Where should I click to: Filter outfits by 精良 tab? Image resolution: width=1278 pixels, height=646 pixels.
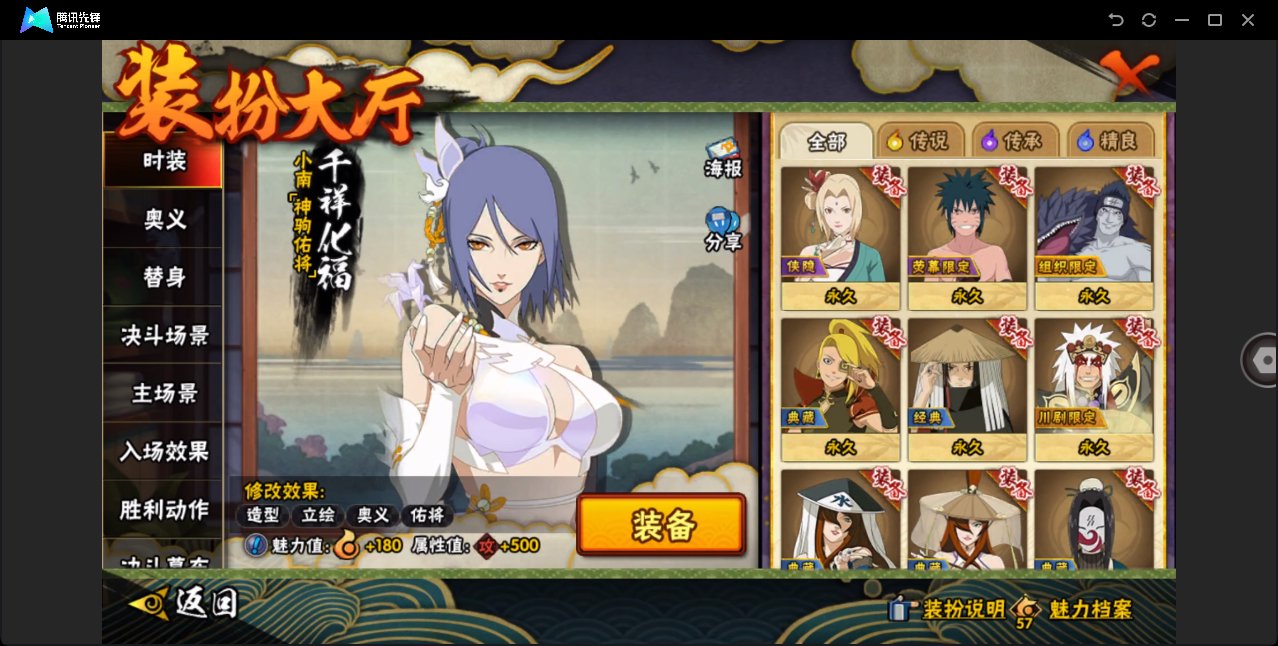pyautogui.click(x=1110, y=141)
